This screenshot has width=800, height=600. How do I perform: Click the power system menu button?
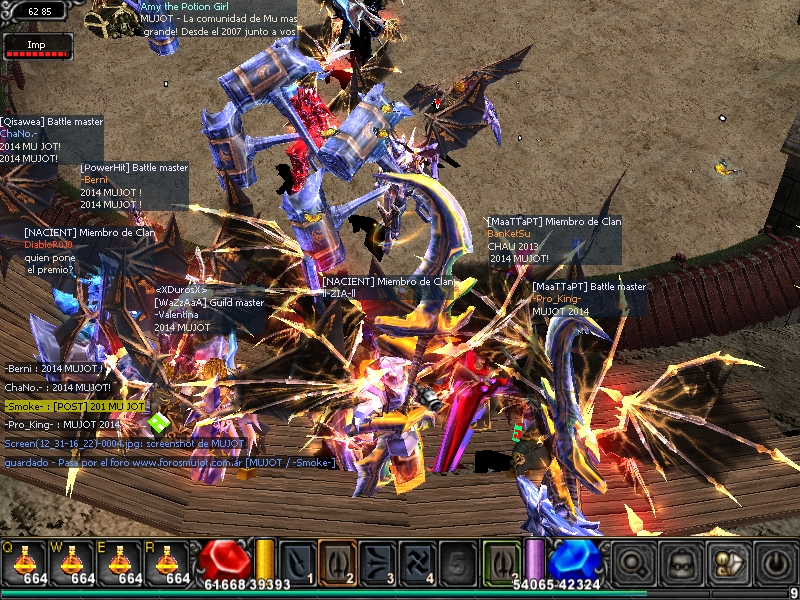[775, 563]
